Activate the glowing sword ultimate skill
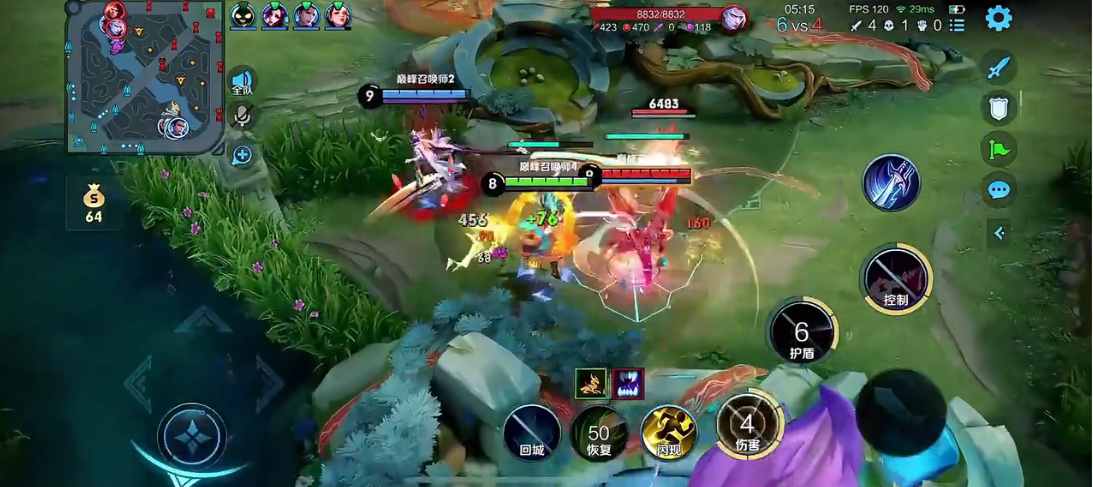The width and height of the screenshot is (1093, 487). coord(891,183)
